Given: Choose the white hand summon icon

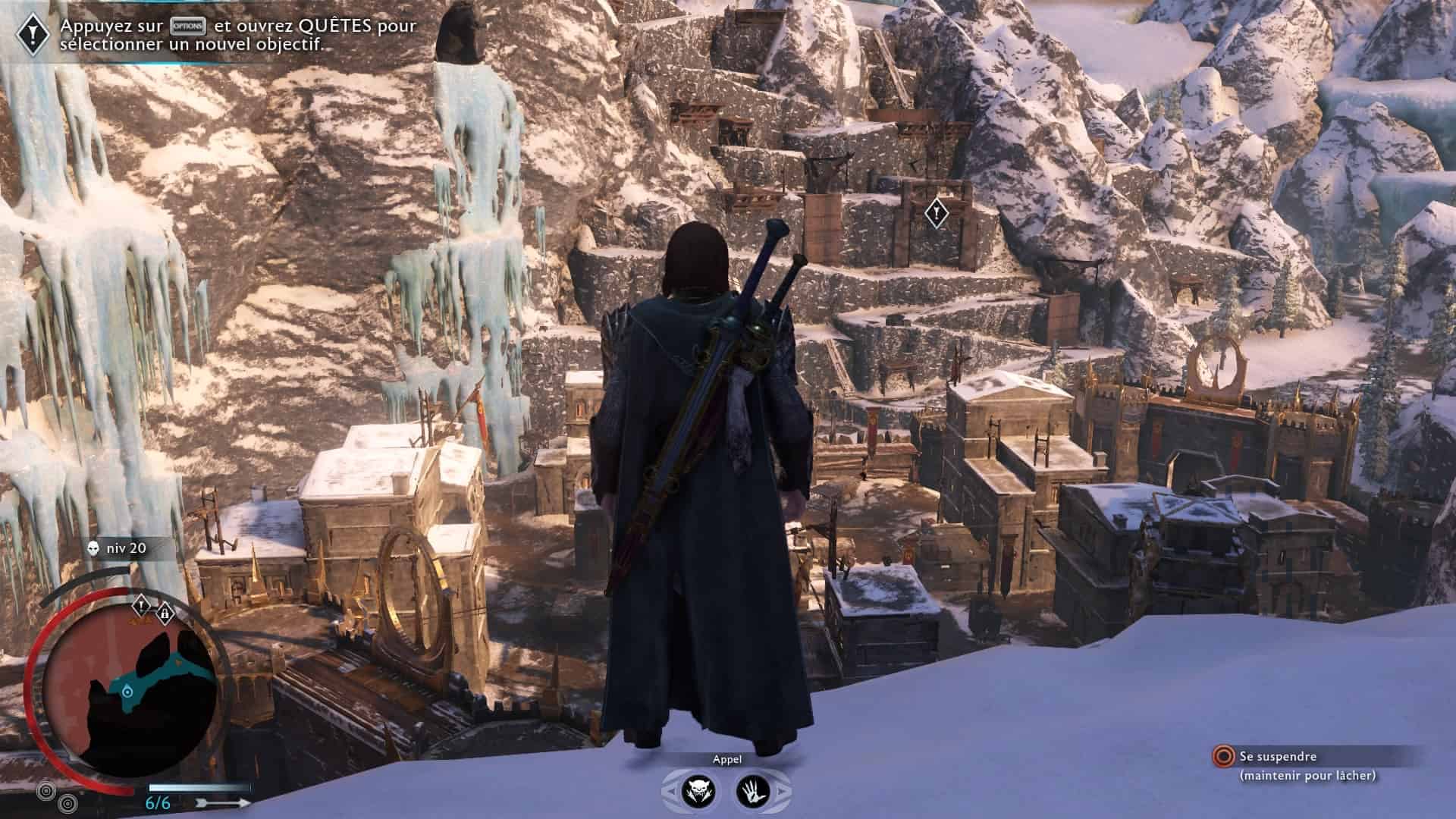Looking at the screenshot, I should (x=752, y=792).
